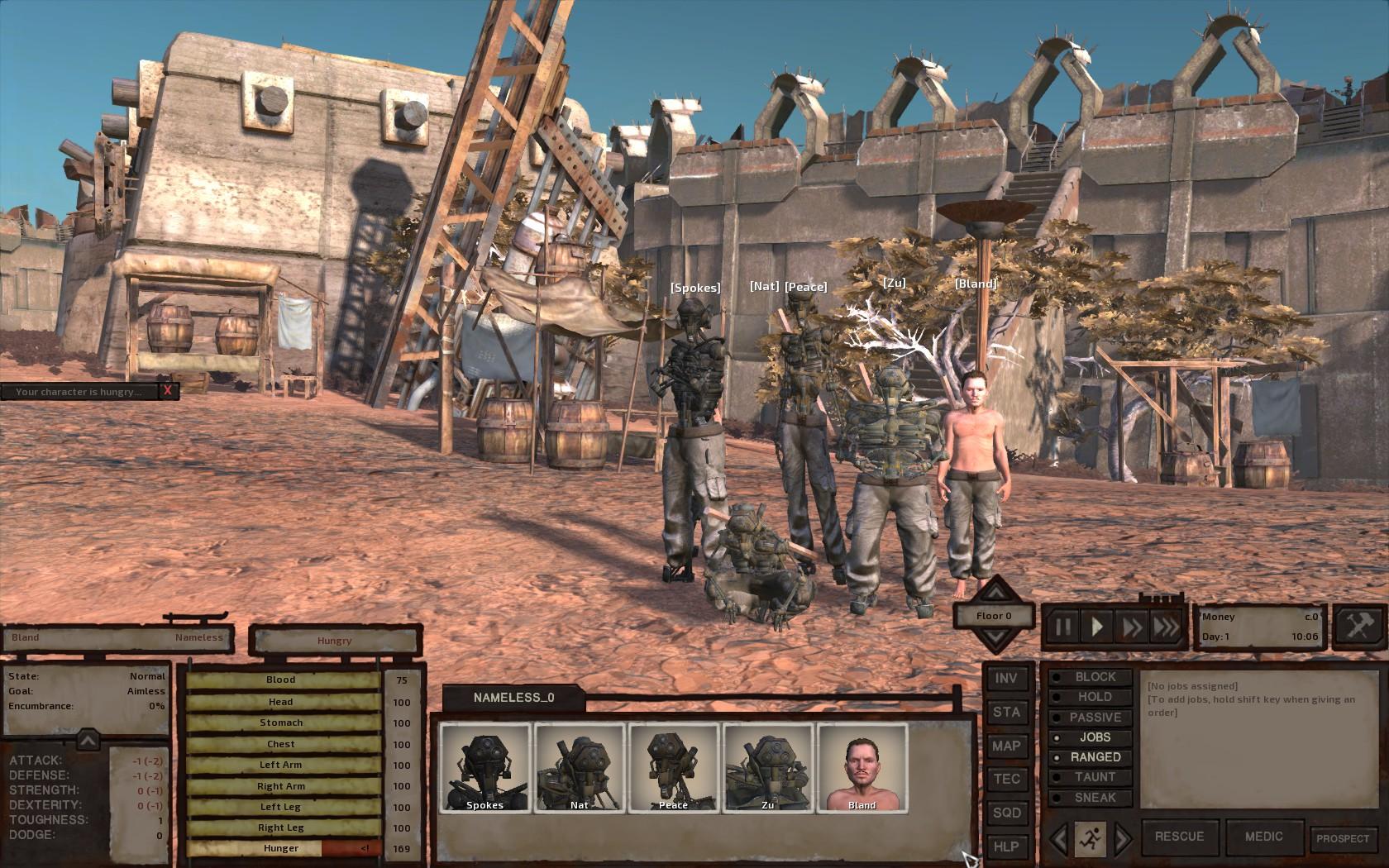Open the SQD squad panel

pyautogui.click(x=1007, y=813)
